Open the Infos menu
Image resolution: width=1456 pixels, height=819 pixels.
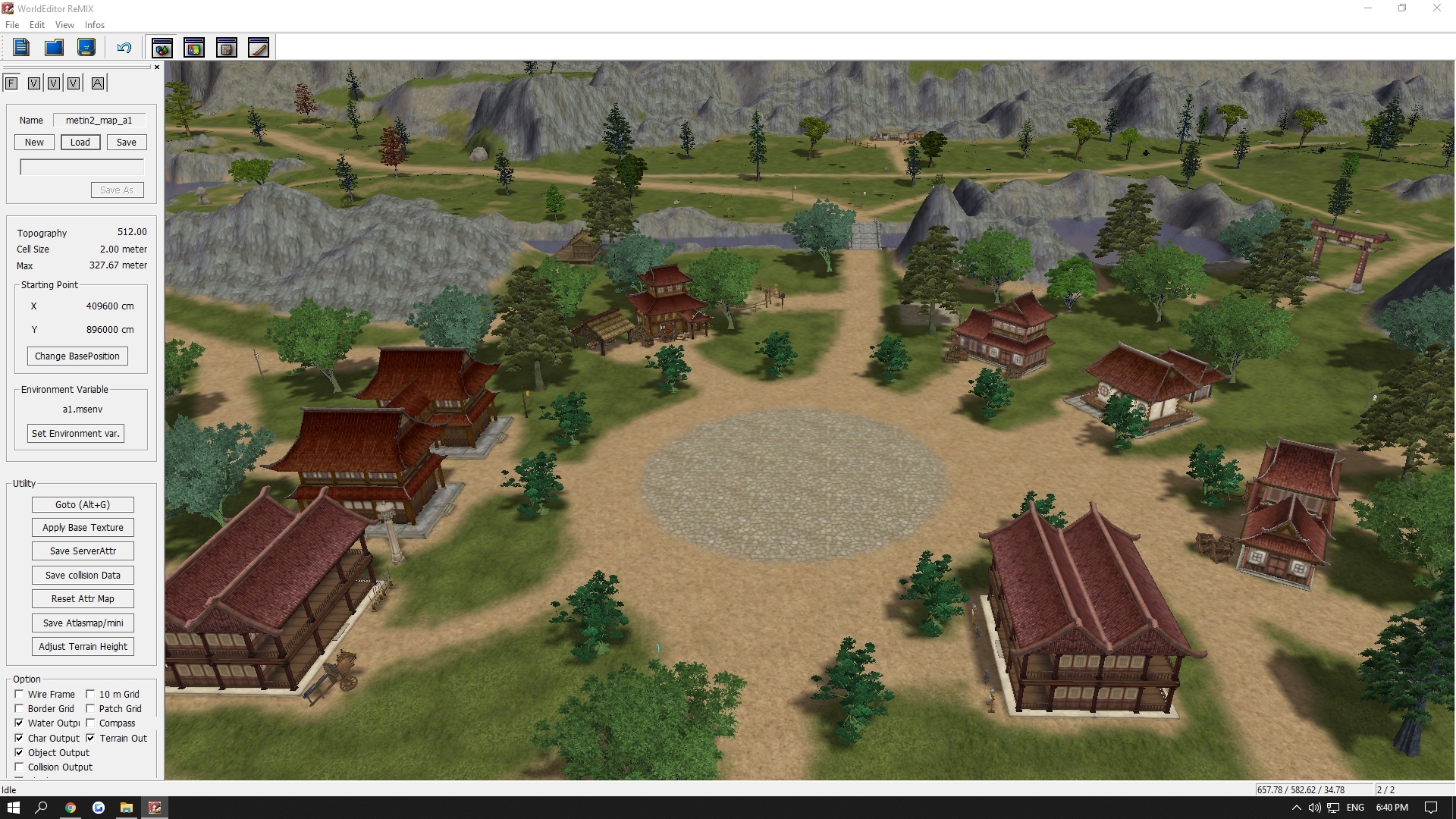(x=94, y=24)
